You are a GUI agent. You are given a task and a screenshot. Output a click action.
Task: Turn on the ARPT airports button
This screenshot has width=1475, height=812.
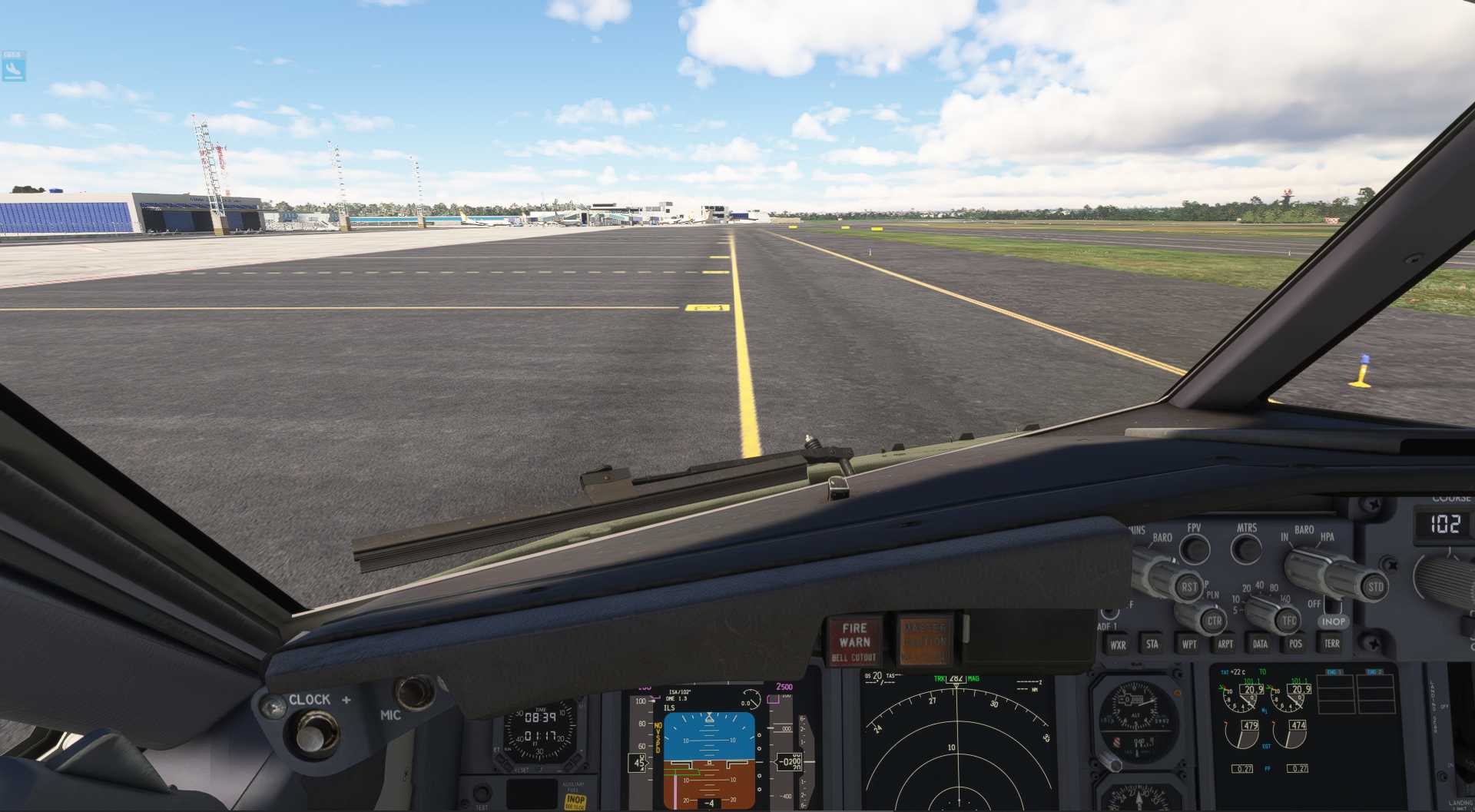click(x=1225, y=644)
